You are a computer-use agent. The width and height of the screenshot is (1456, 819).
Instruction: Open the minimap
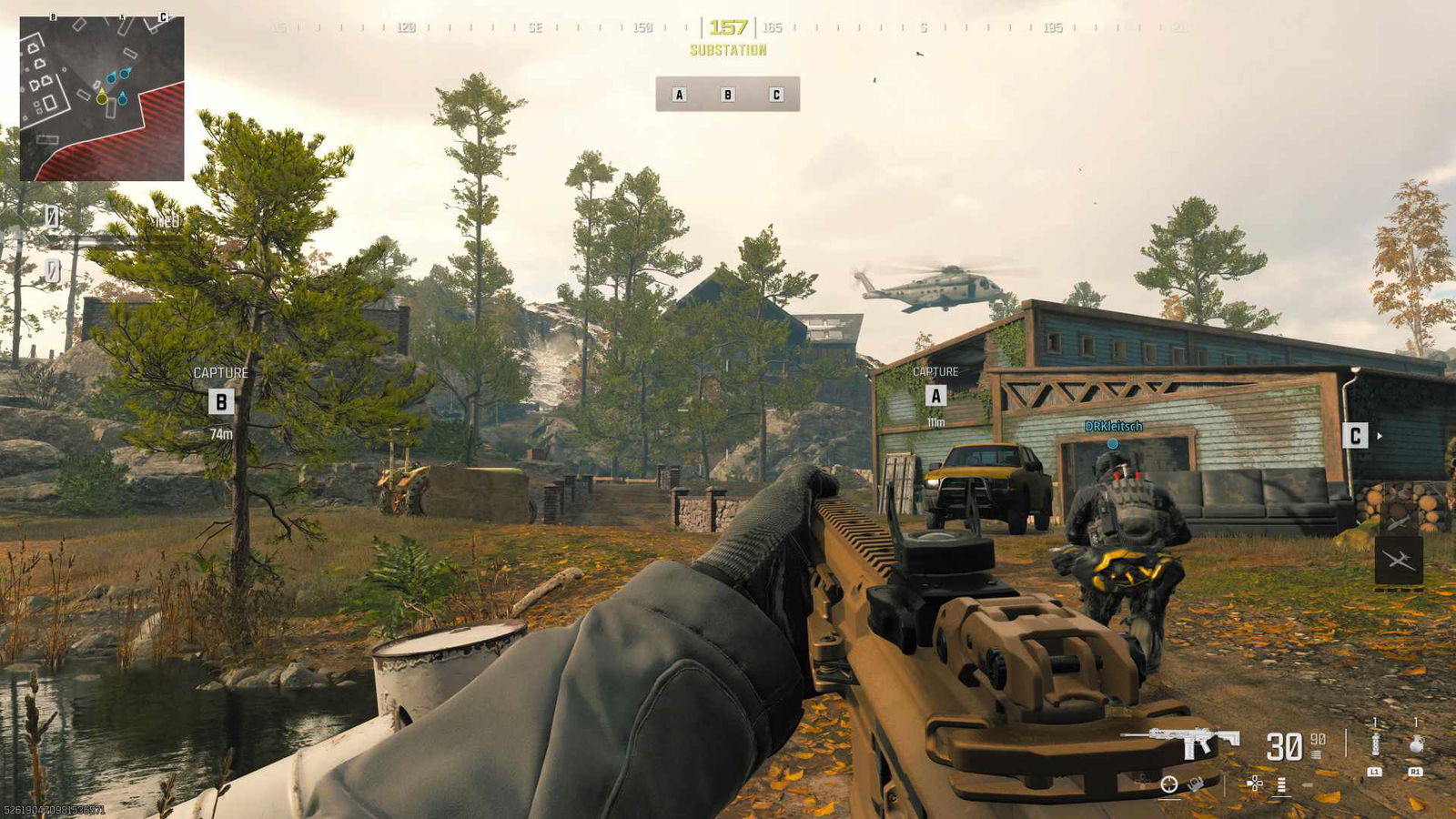coord(102,97)
